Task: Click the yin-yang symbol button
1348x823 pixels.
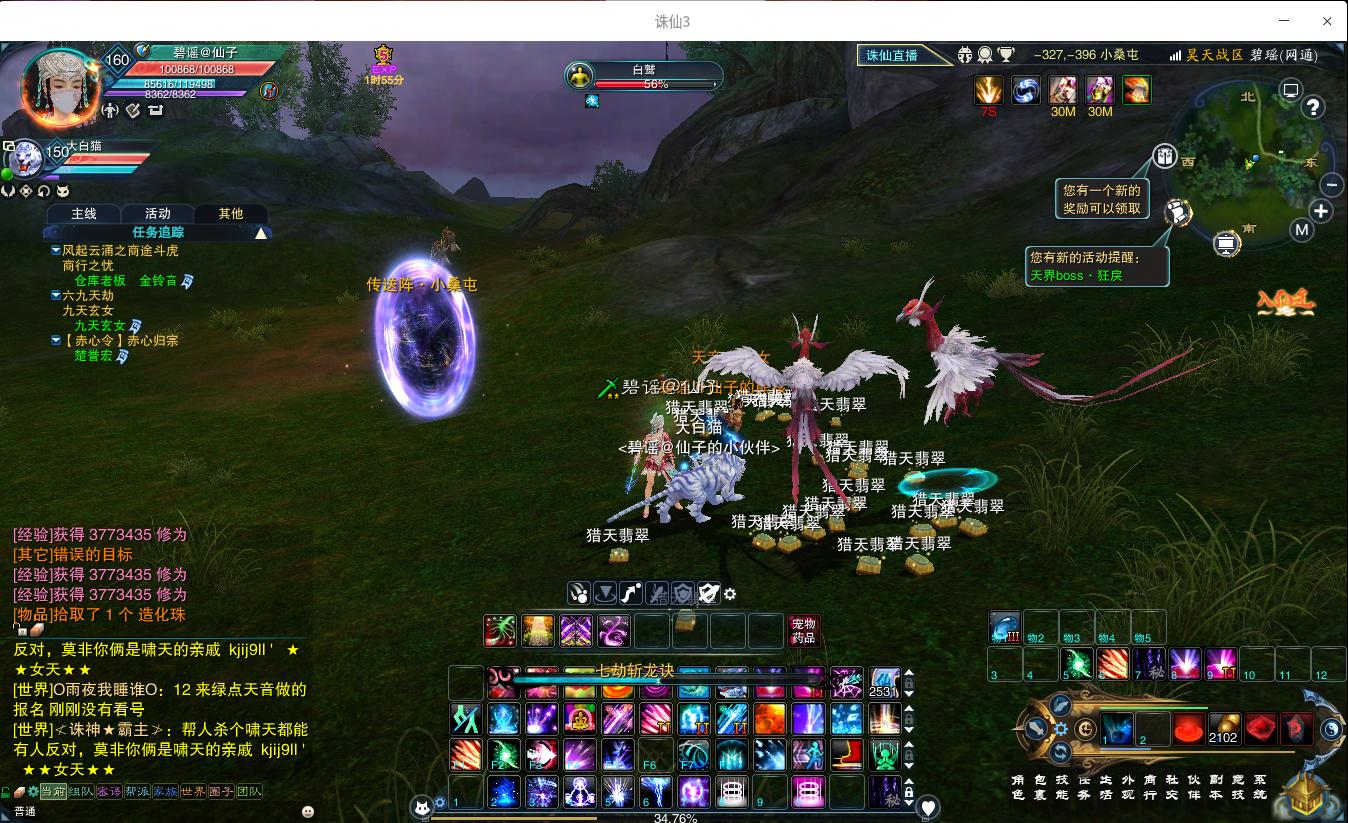Action: tap(1331, 730)
